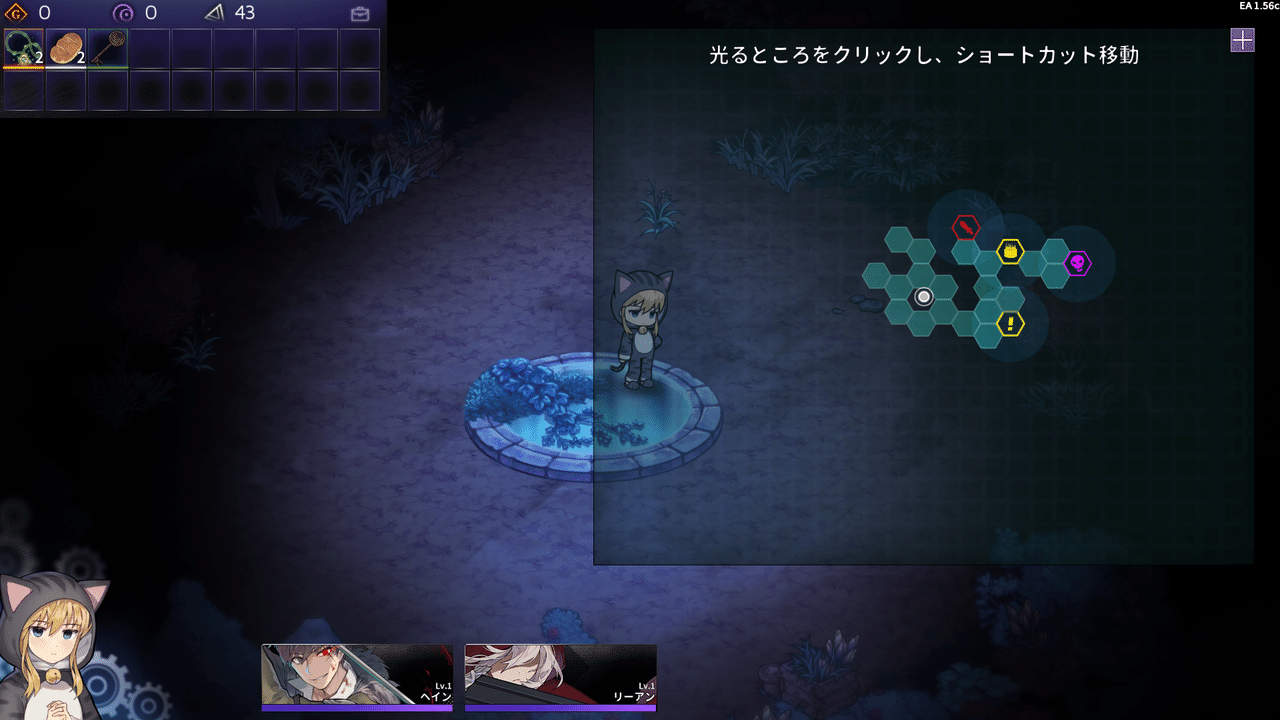Click the plus icon on the hex map panel
Image resolution: width=1280 pixels, height=720 pixels.
click(1242, 40)
